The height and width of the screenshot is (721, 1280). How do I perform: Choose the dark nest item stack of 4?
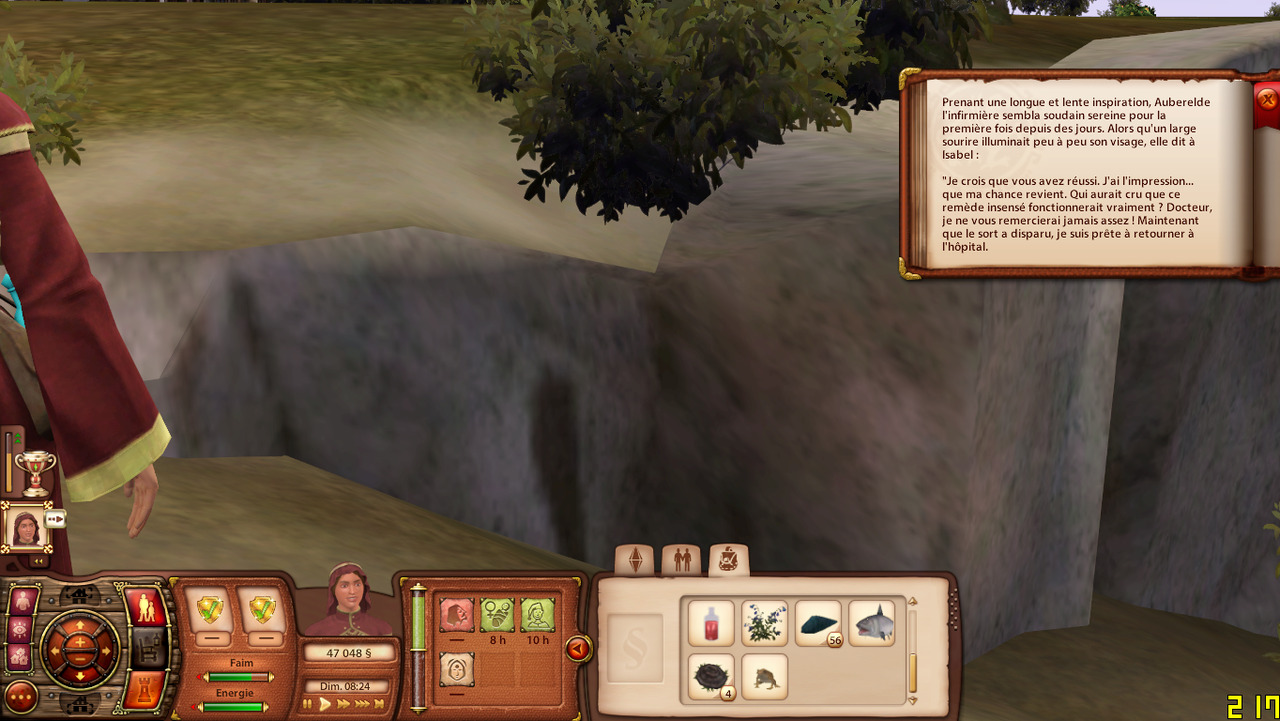(711, 676)
